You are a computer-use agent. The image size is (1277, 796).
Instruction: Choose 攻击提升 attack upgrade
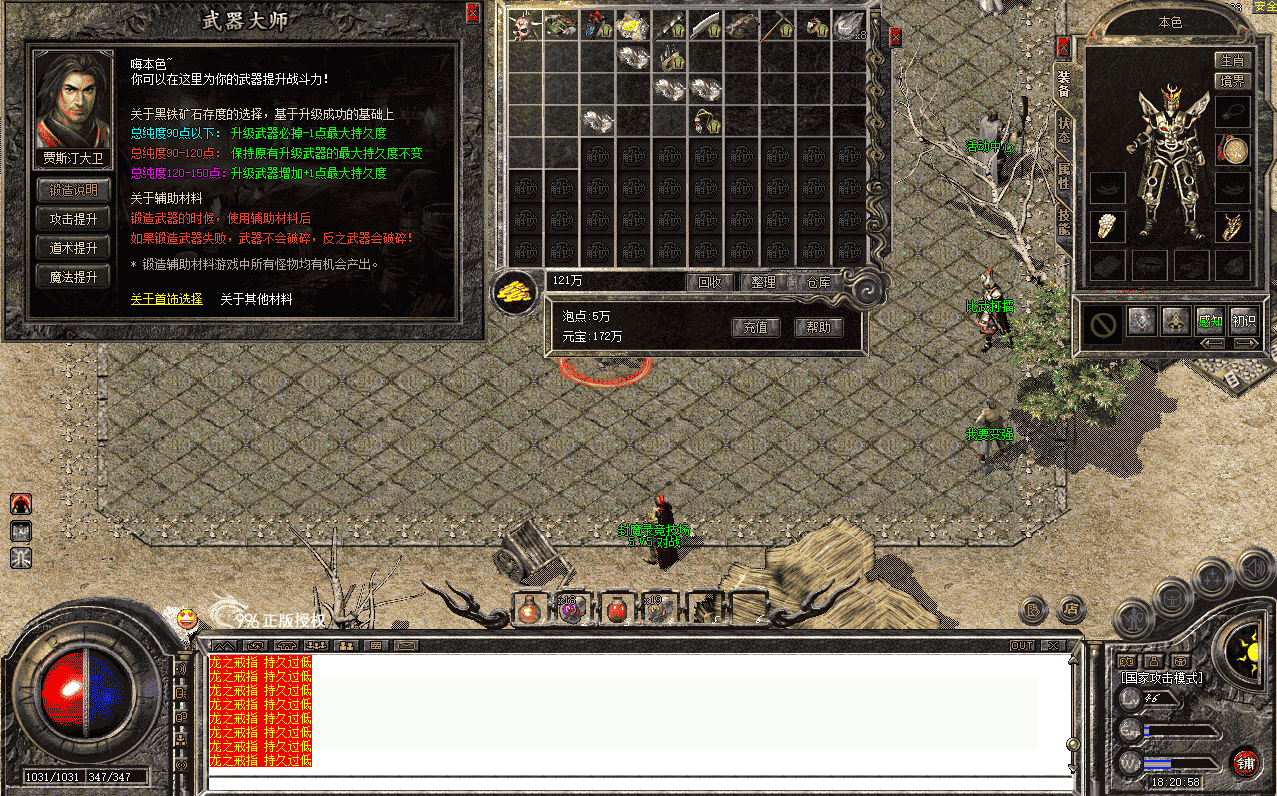pos(74,219)
